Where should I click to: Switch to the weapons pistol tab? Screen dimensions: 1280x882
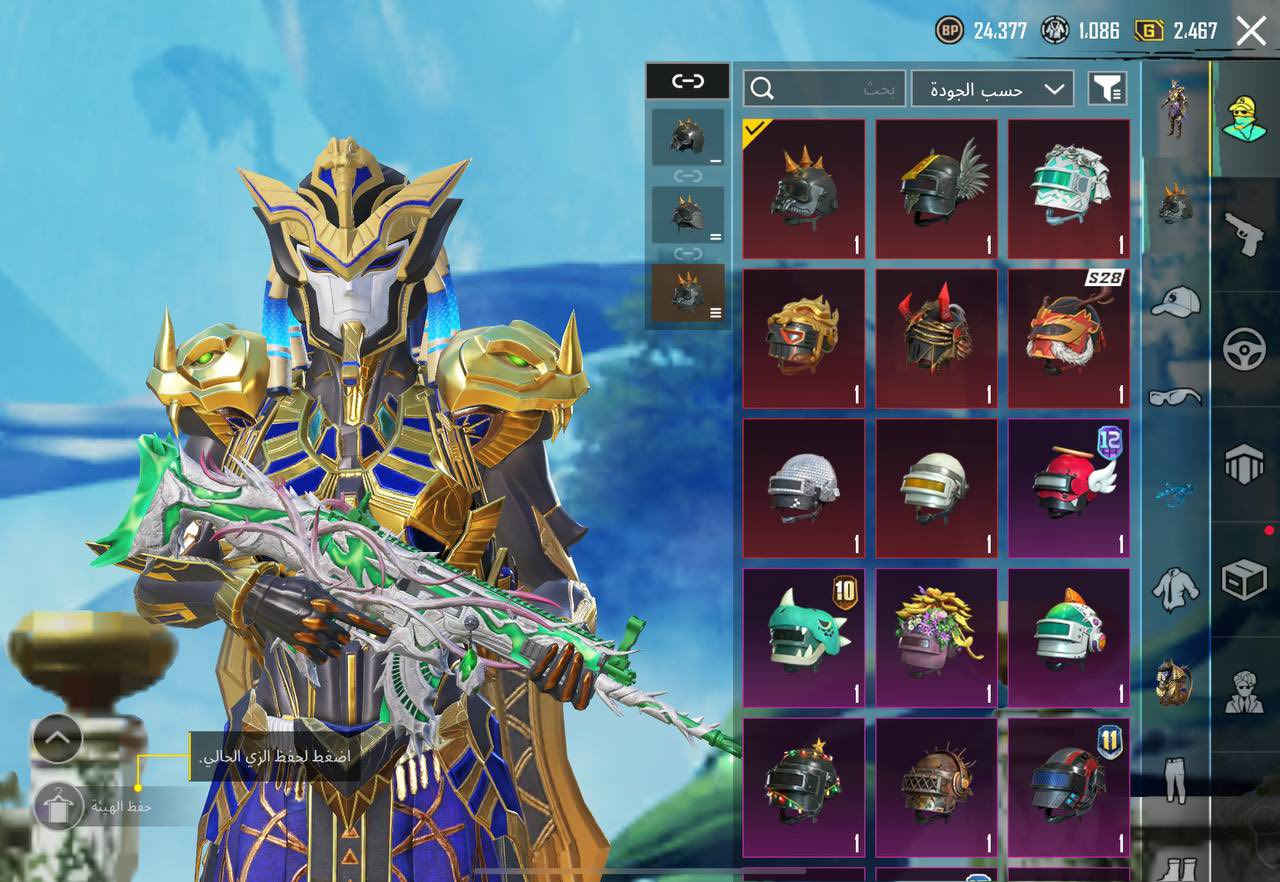click(1245, 233)
